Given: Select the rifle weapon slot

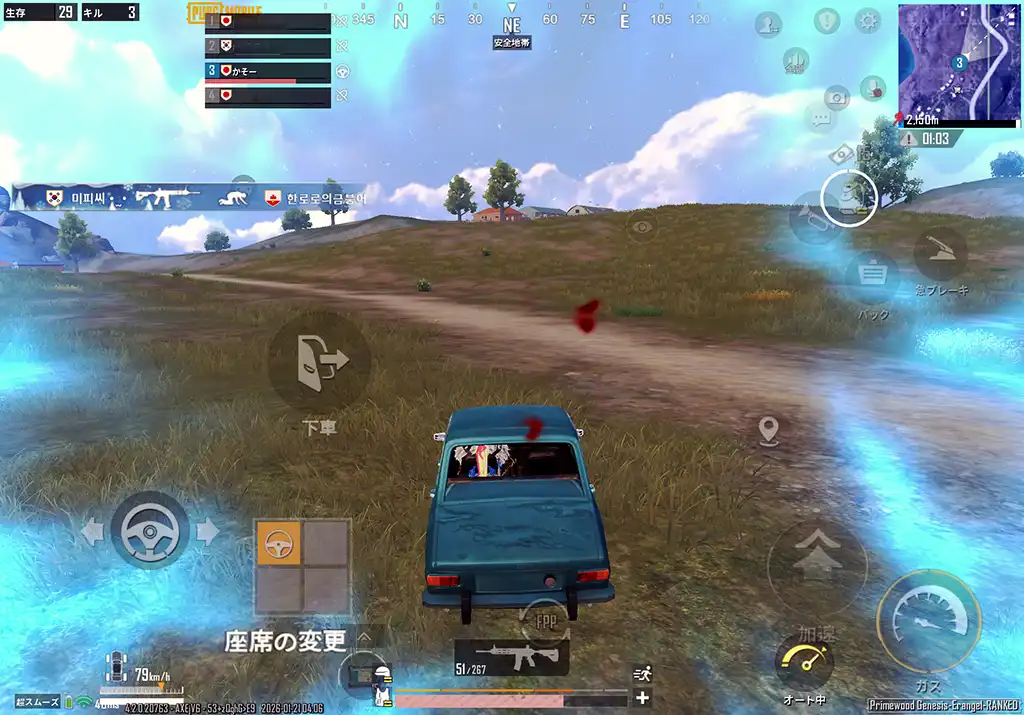Looking at the screenshot, I should 511,657.
